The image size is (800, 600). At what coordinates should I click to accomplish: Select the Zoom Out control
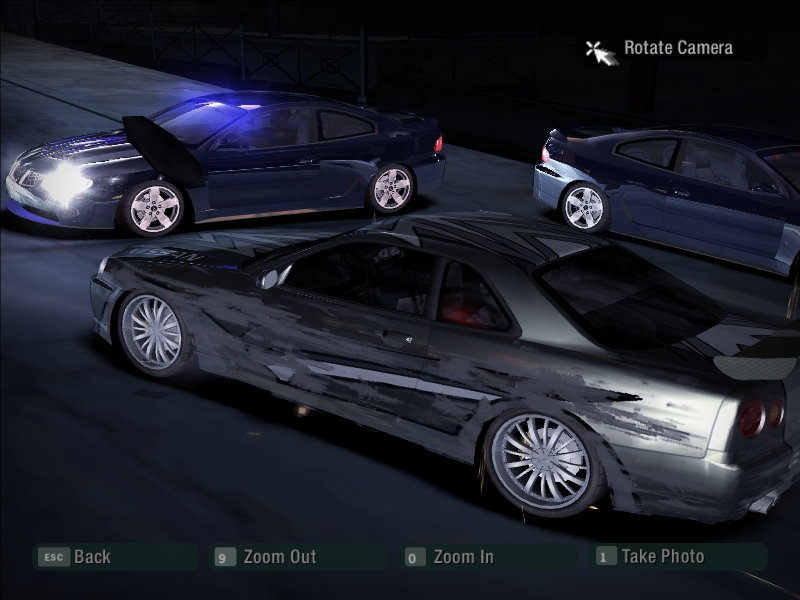(x=279, y=557)
